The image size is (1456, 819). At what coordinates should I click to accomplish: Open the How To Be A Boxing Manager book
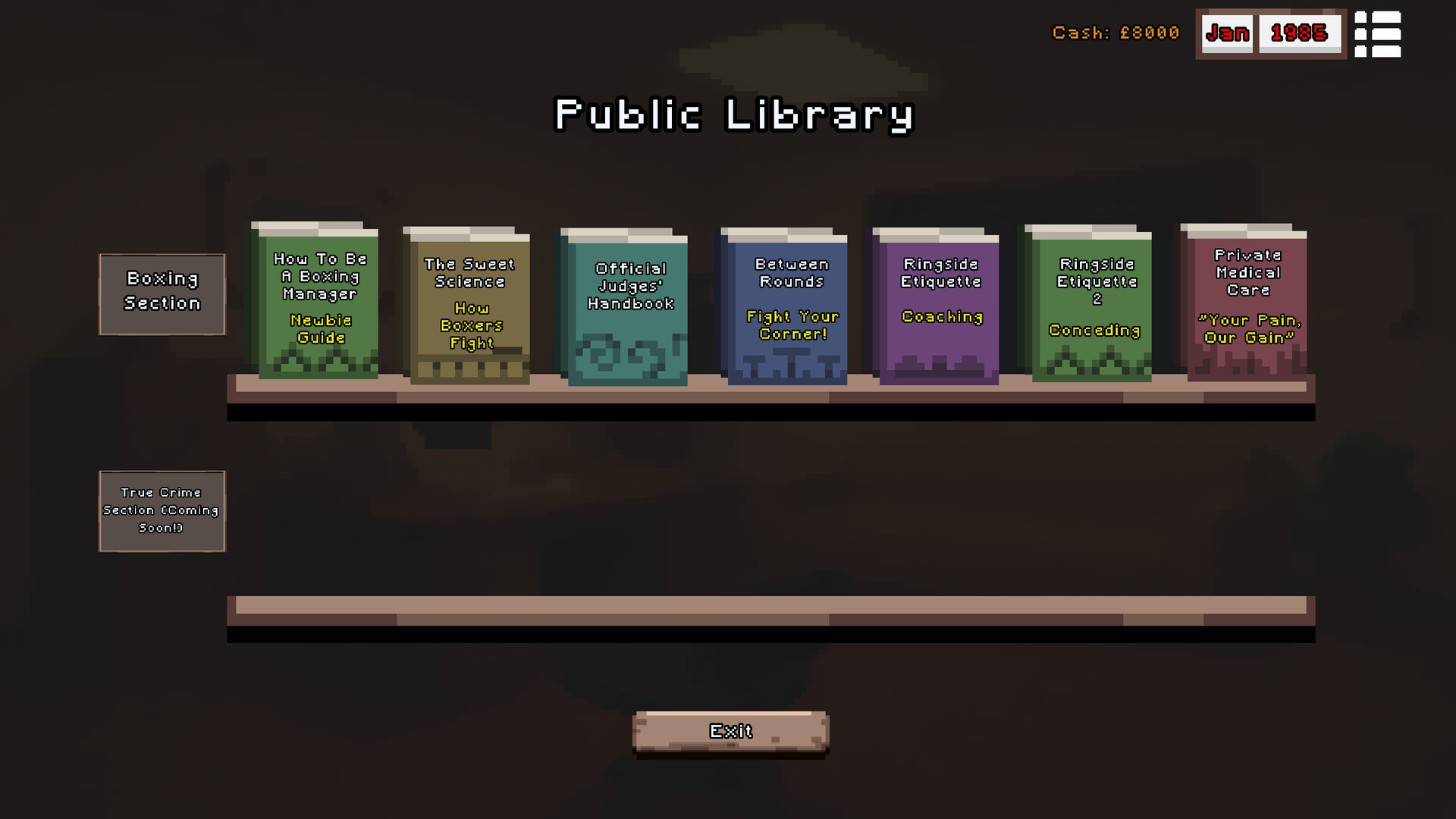[x=318, y=303]
